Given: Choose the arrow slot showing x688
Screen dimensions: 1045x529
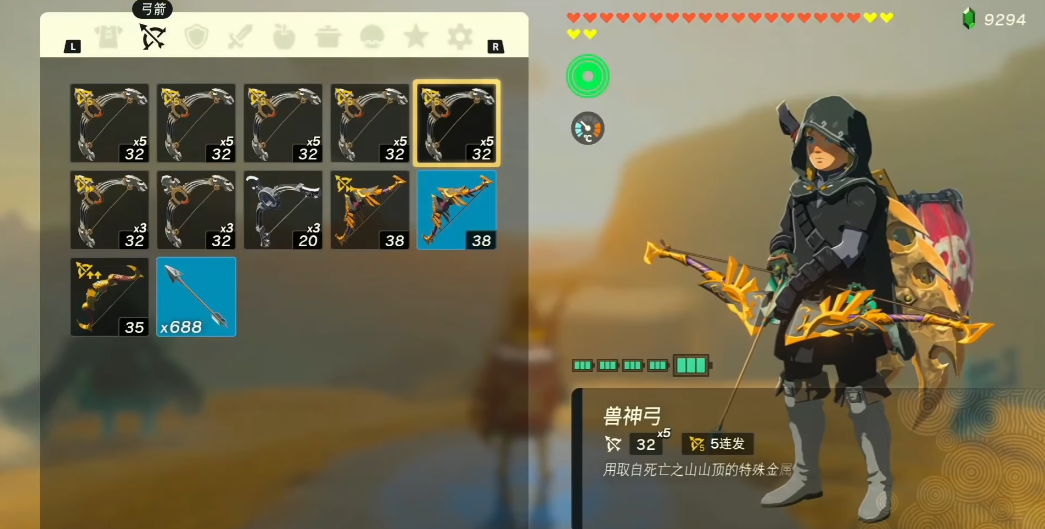Looking at the screenshot, I should pyautogui.click(x=196, y=297).
